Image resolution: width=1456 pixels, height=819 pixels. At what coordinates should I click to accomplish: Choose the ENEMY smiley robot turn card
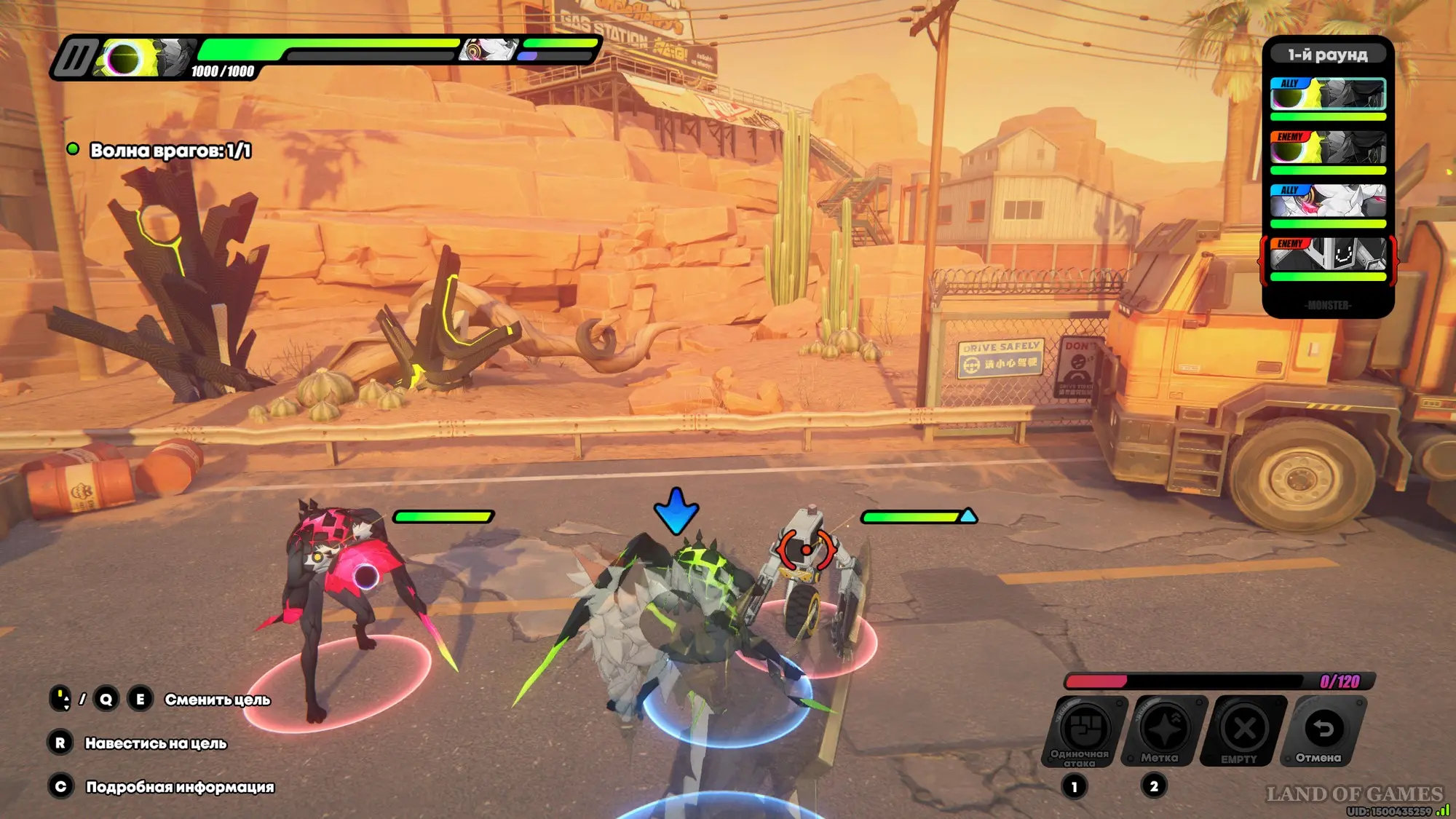coord(1328,255)
